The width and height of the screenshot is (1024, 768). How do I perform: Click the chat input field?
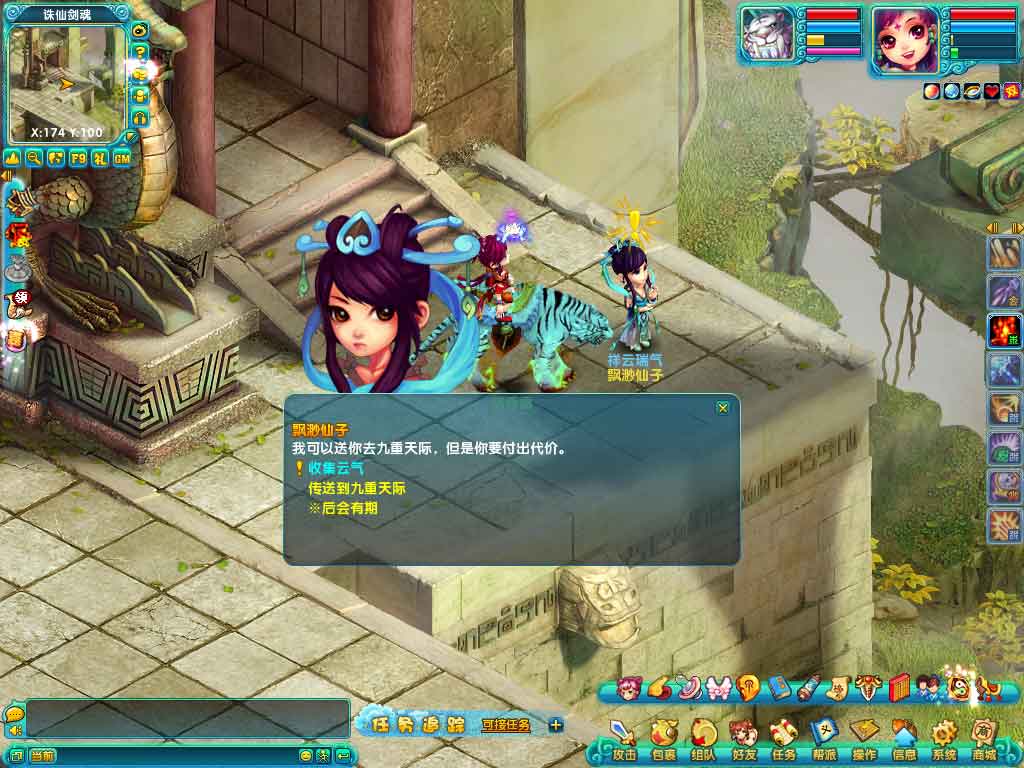[160, 756]
